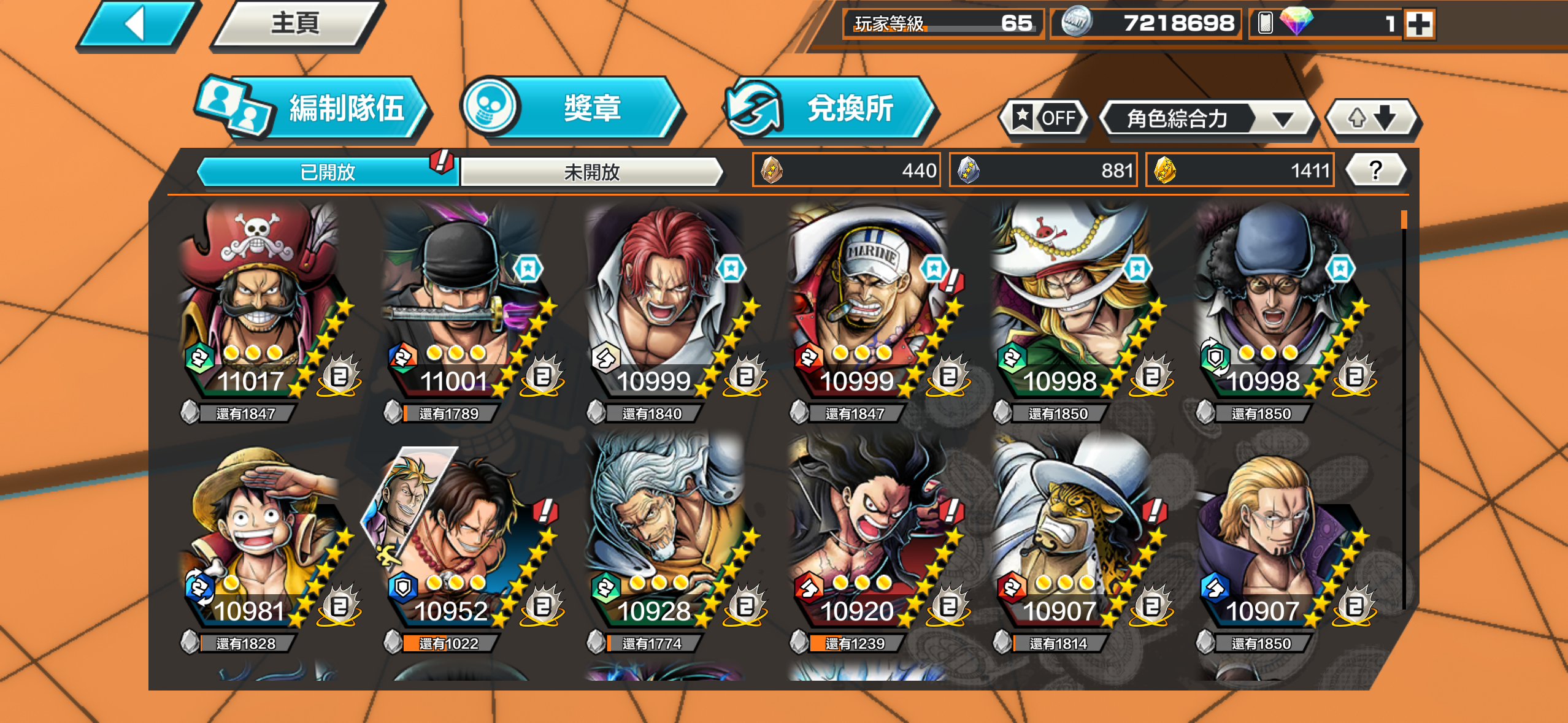Open the 獎章 medals menu

click(572, 108)
